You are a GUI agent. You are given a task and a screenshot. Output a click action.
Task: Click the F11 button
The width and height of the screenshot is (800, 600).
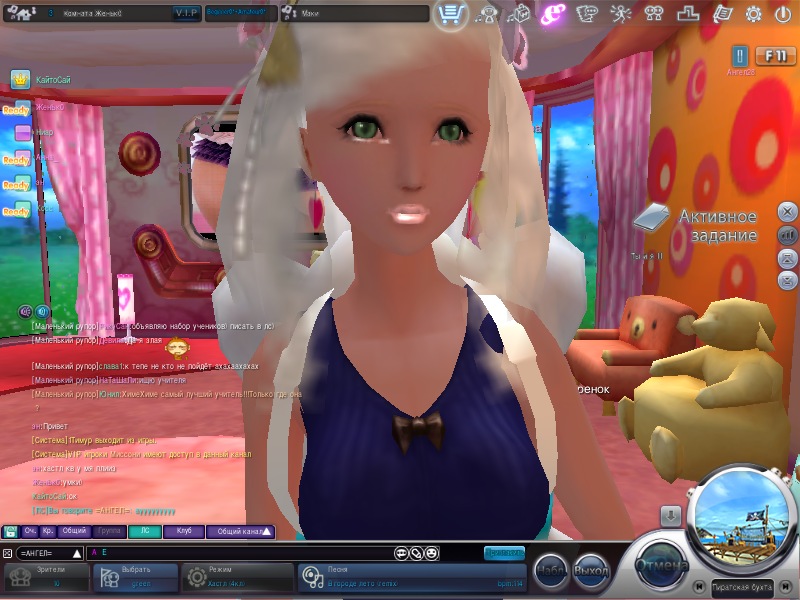coord(776,56)
